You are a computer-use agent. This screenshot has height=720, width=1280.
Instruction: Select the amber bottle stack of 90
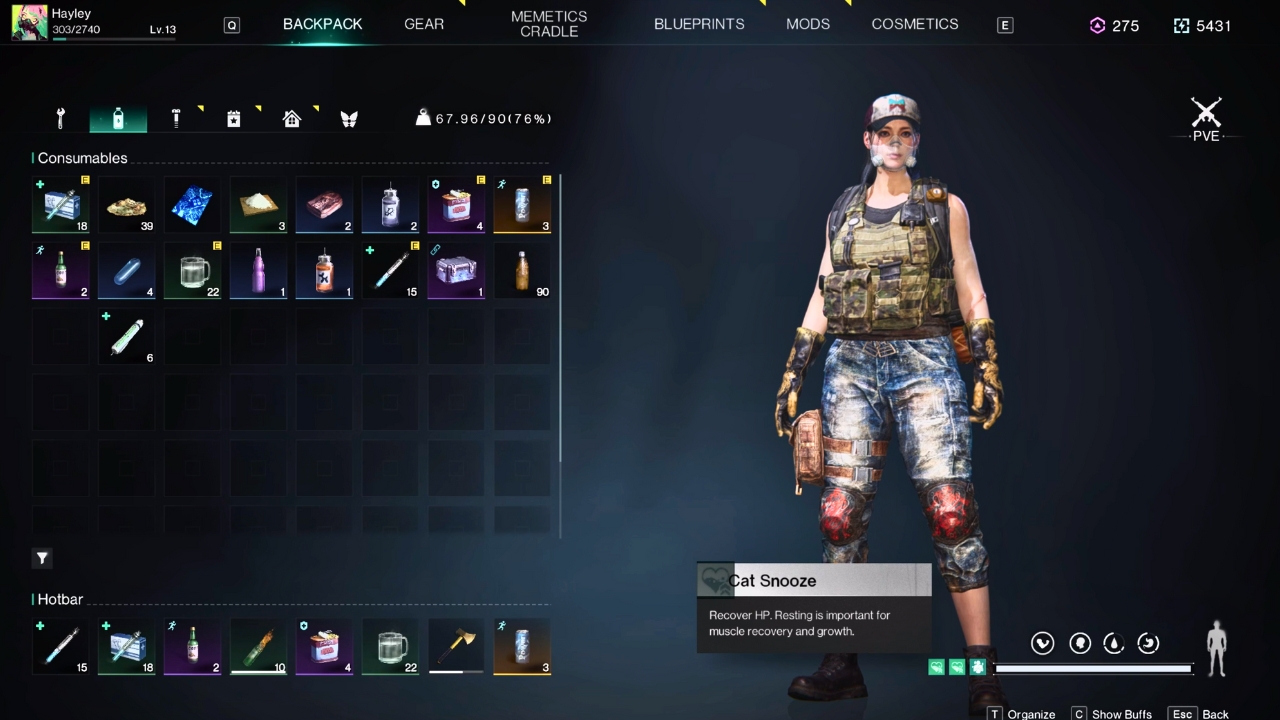pos(522,271)
